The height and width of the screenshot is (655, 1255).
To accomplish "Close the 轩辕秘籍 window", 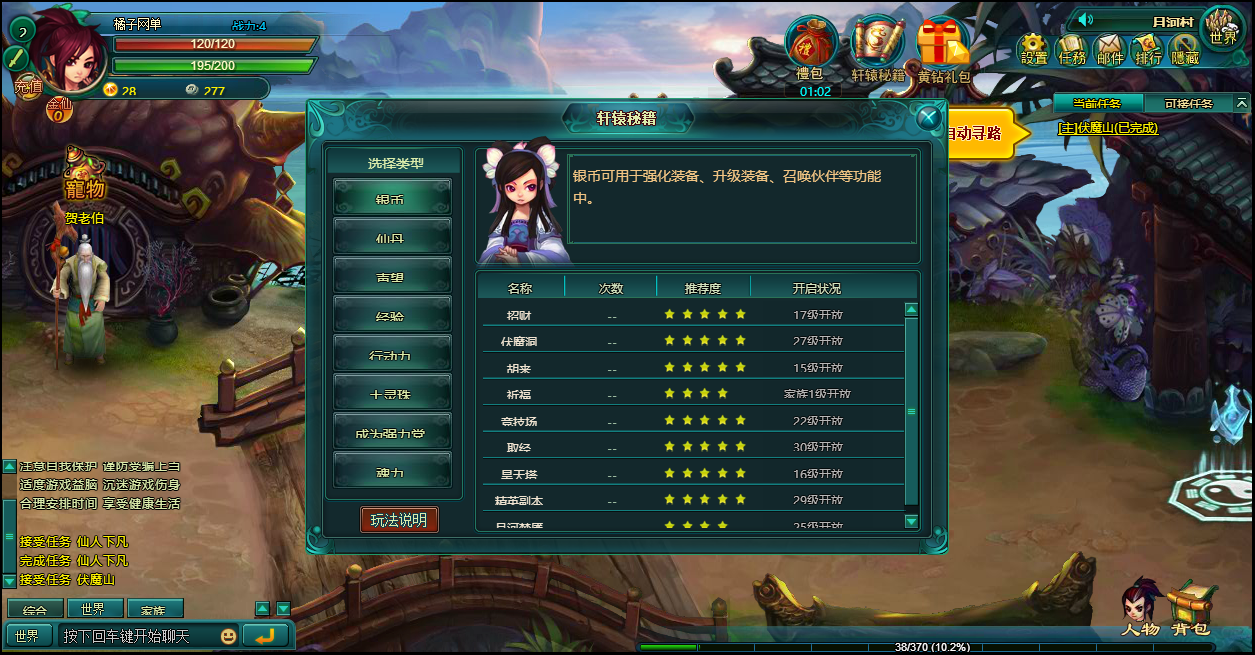I will click(x=928, y=117).
